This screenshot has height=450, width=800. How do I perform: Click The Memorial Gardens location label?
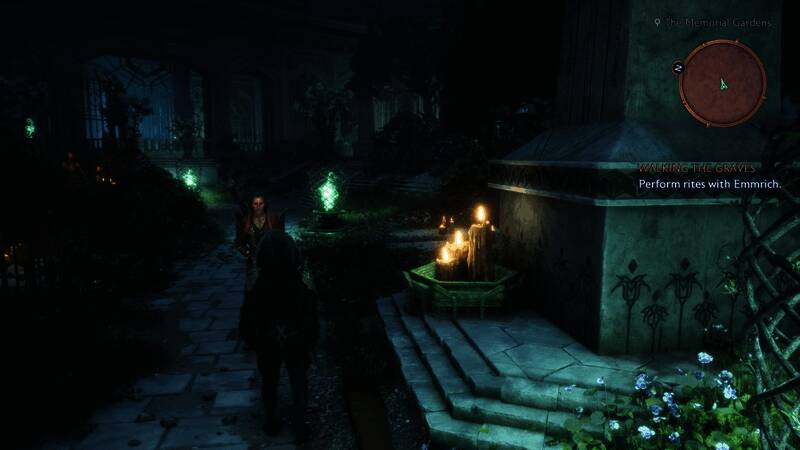[x=714, y=21]
